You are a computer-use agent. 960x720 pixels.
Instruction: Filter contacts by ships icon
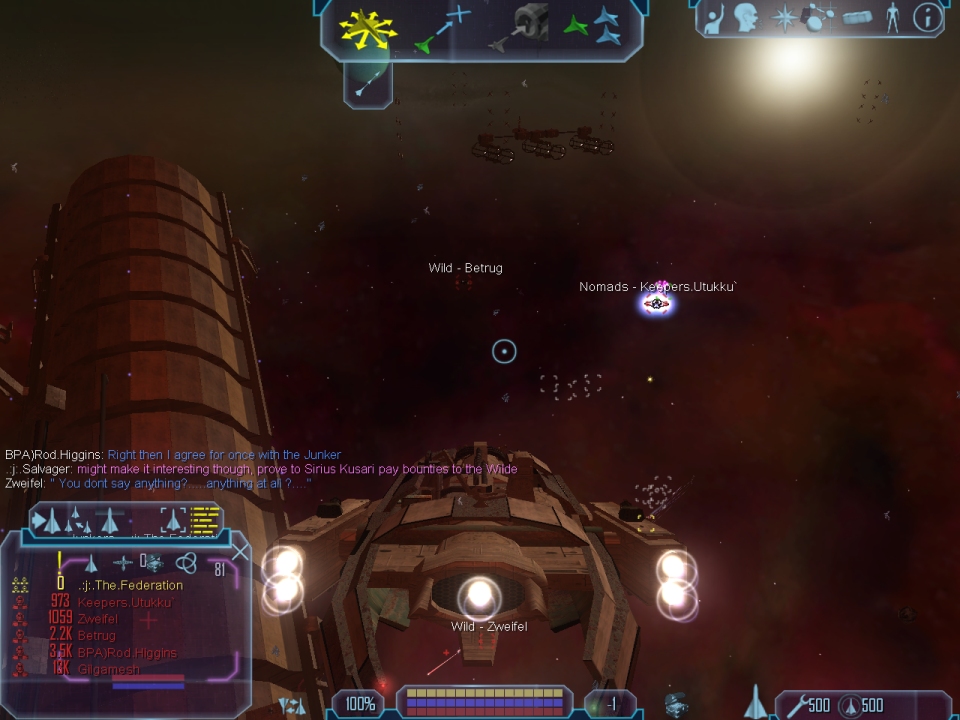(91, 564)
